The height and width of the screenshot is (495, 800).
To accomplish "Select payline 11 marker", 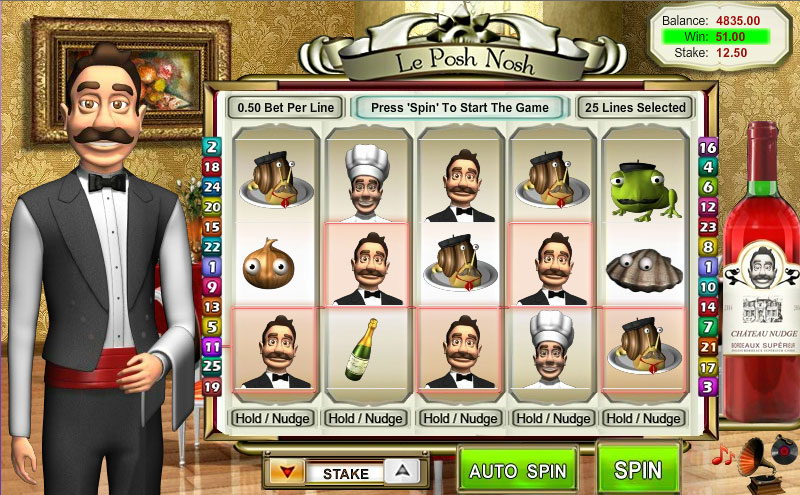I will (x=212, y=346).
